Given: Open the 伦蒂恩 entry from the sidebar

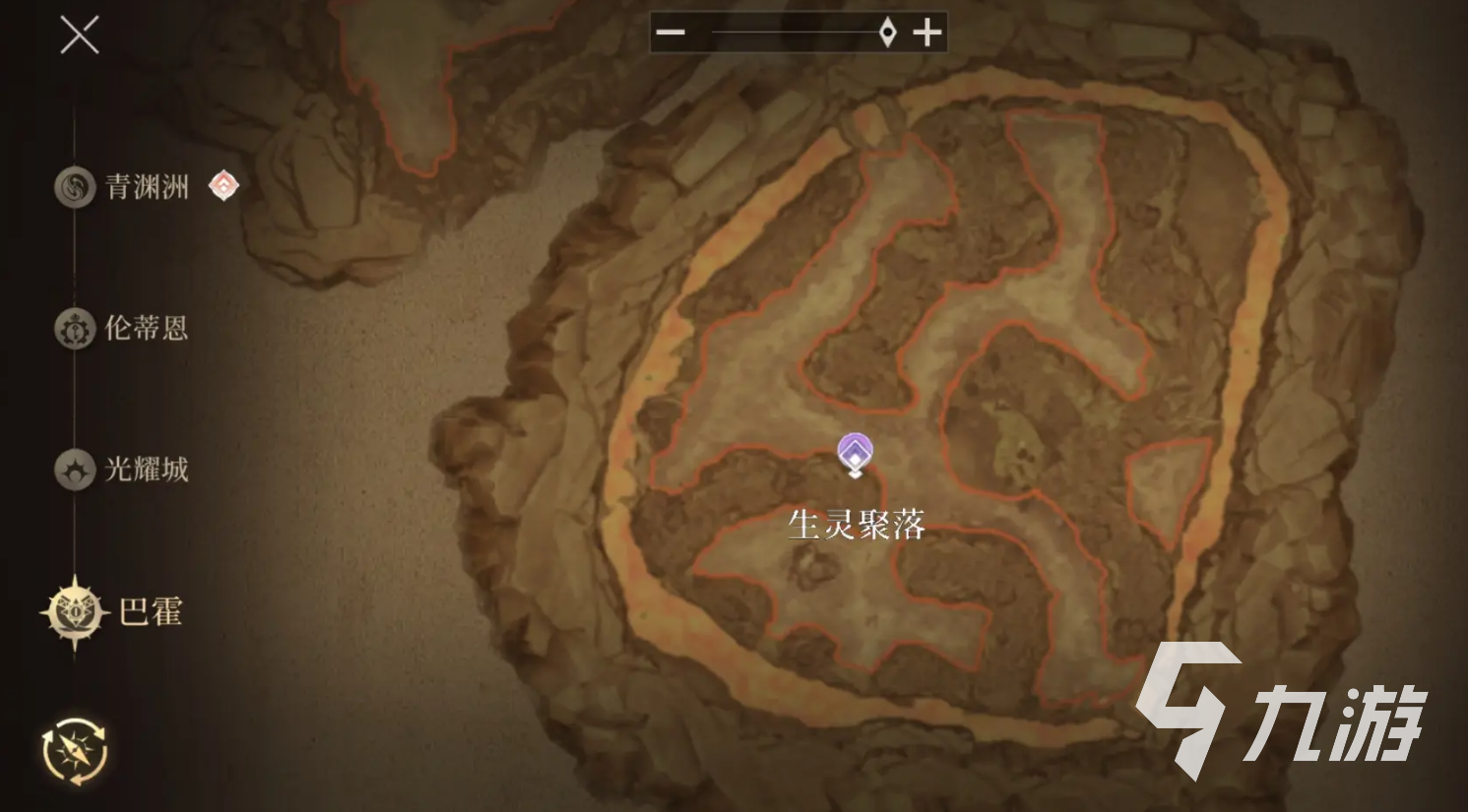Looking at the screenshot, I should click(148, 329).
